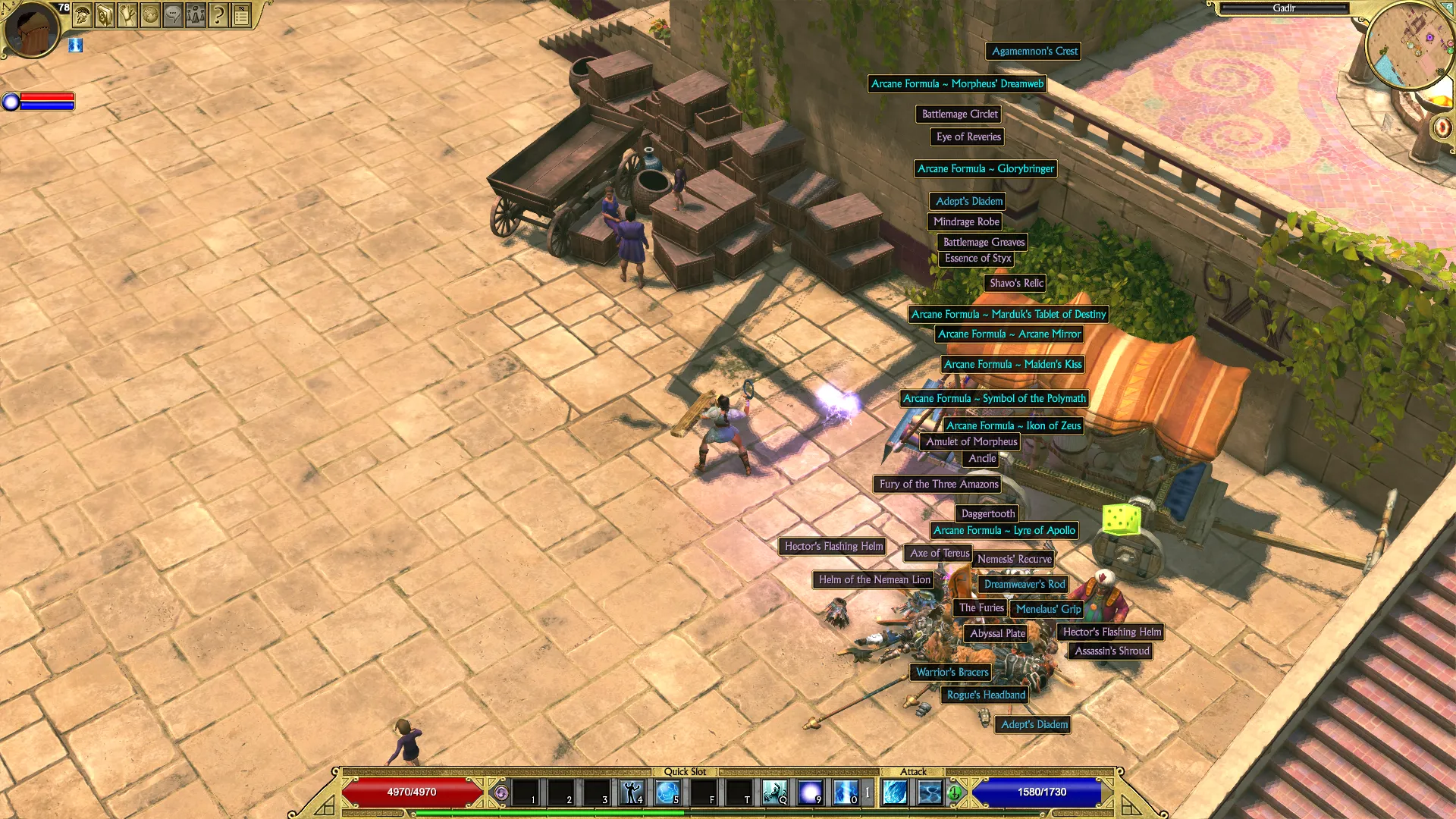Open the TQ game menu list
Image resolution: width=1456 pixels, height=819 pixels.
[241, 14]
